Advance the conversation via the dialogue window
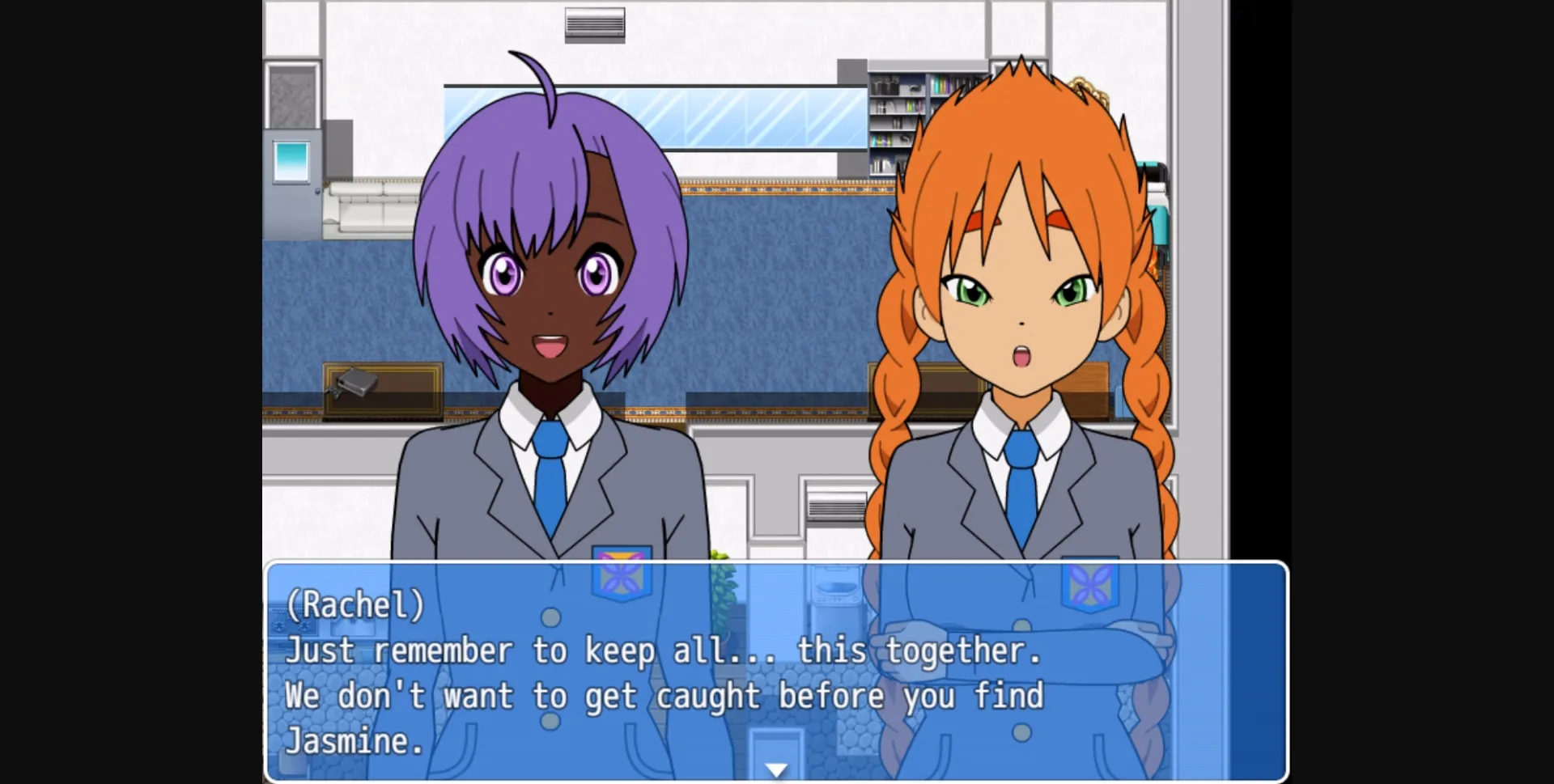The height and width of the screenshot is (784, 1554). 776,672
